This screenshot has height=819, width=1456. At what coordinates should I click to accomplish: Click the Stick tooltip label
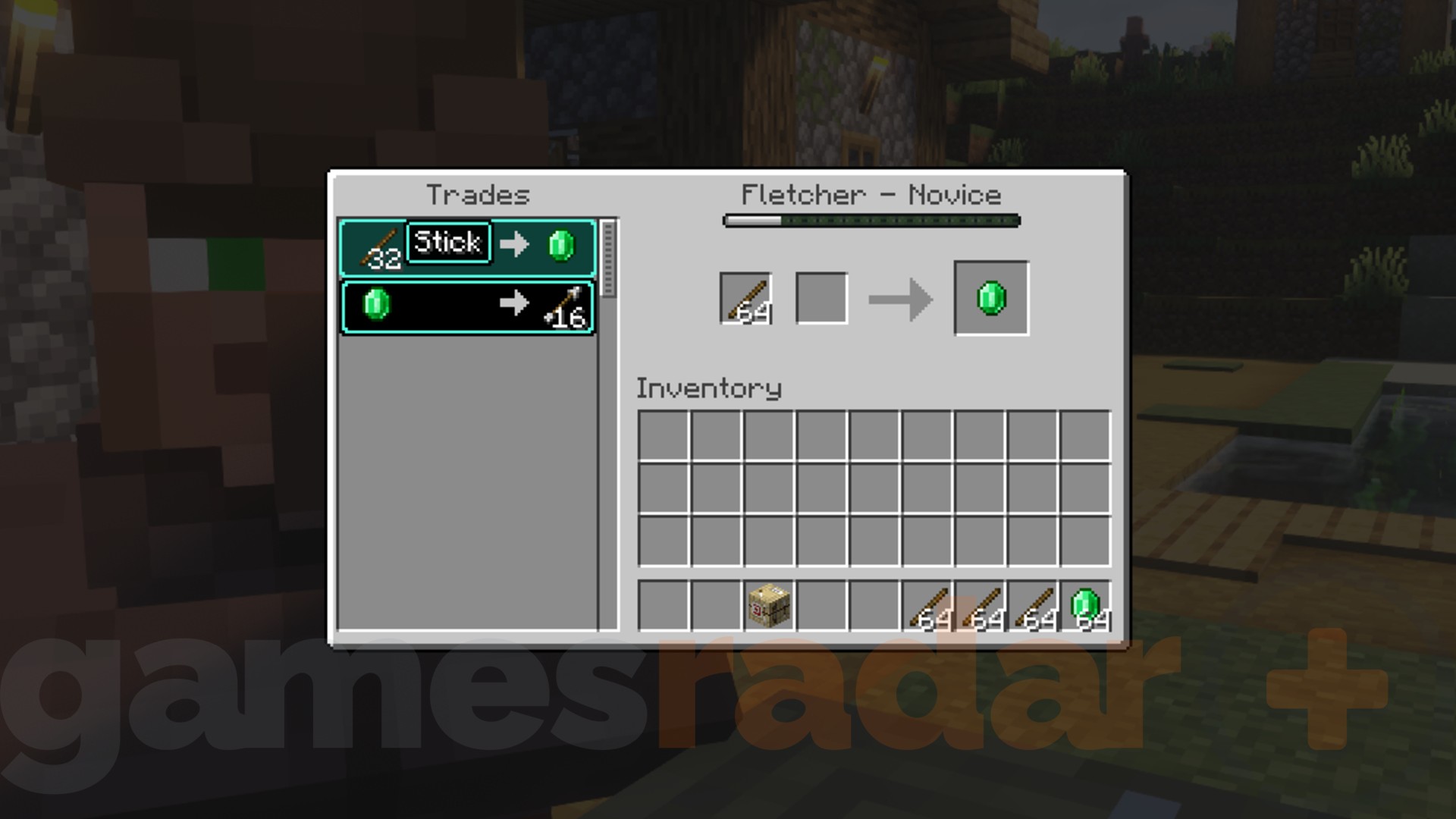click(447, 243)
